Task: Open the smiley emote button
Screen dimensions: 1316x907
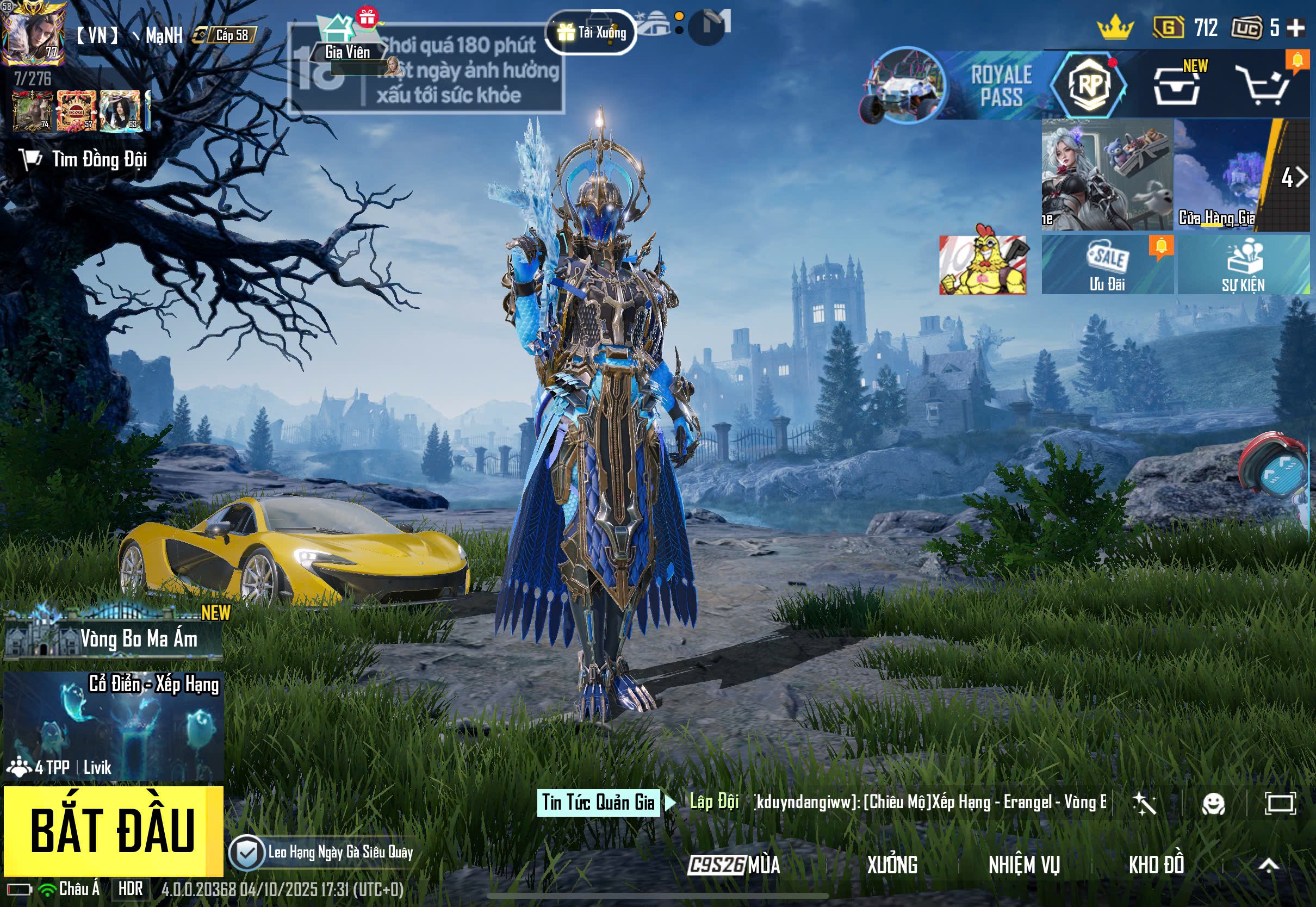Action: click(x=1213, y=804)
